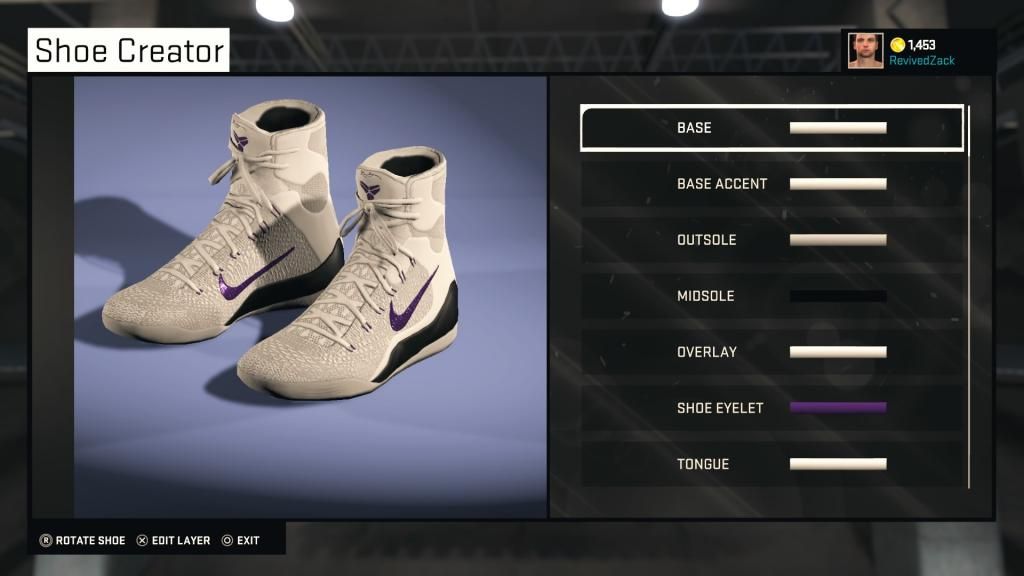This screenshot has width=1024, height=576.
Task: Choose the Base Accent layer
Action: 771,184
